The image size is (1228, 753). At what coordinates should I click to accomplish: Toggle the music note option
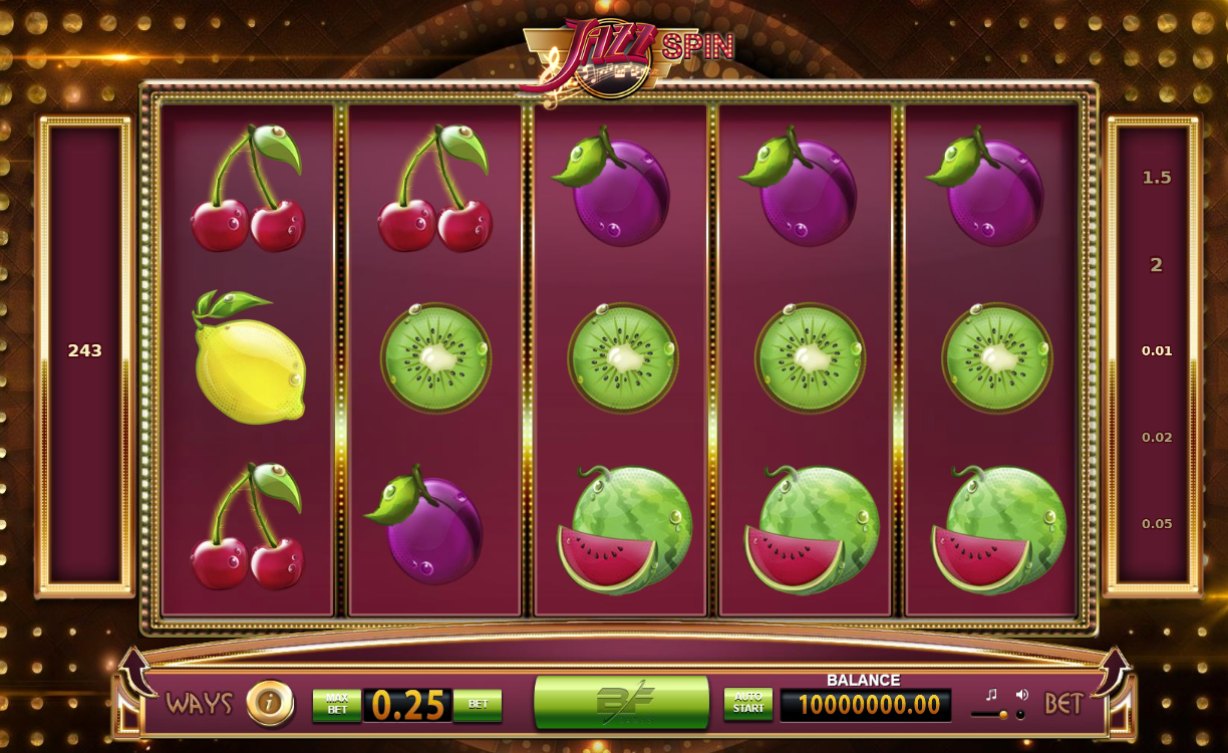[x=991, y=694]
